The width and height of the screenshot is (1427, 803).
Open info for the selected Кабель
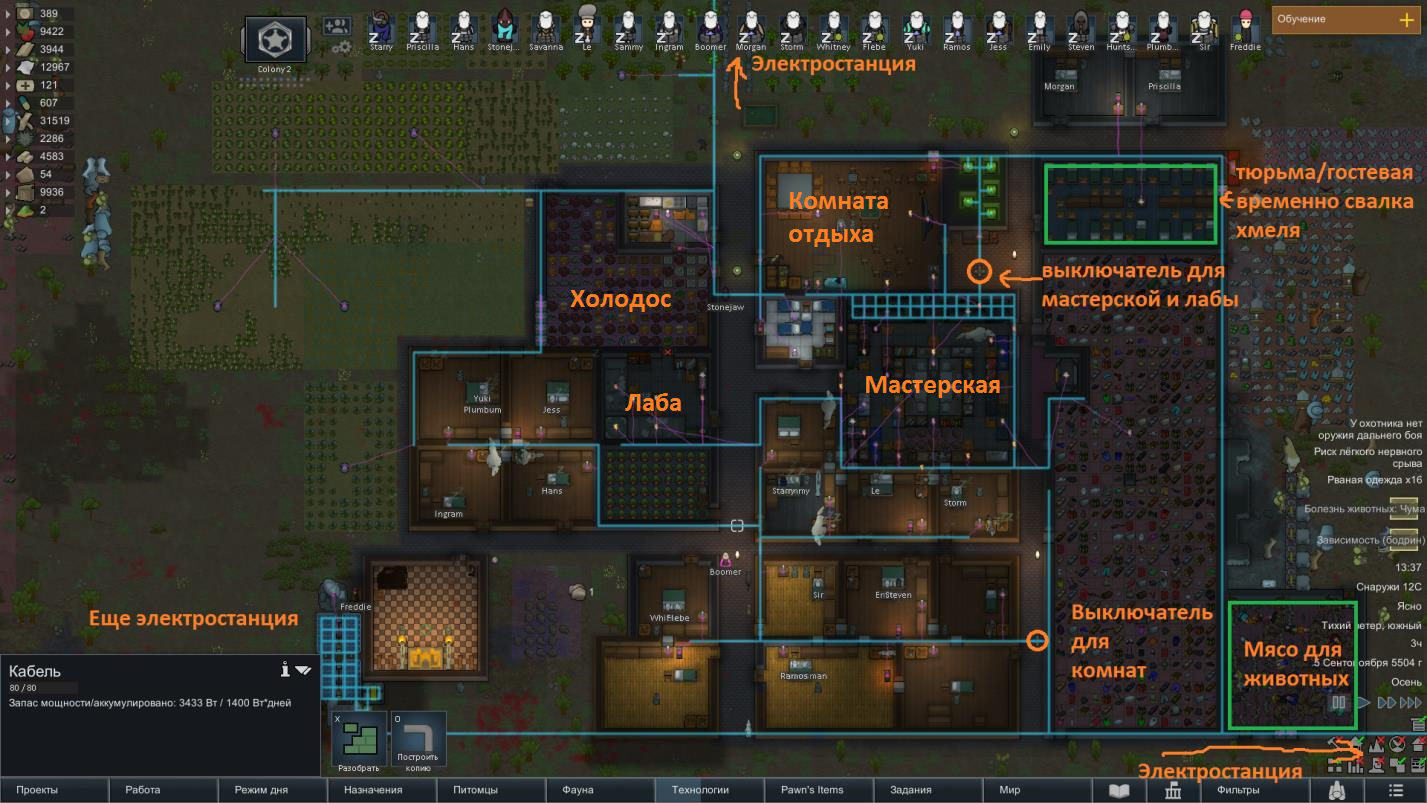285,669
